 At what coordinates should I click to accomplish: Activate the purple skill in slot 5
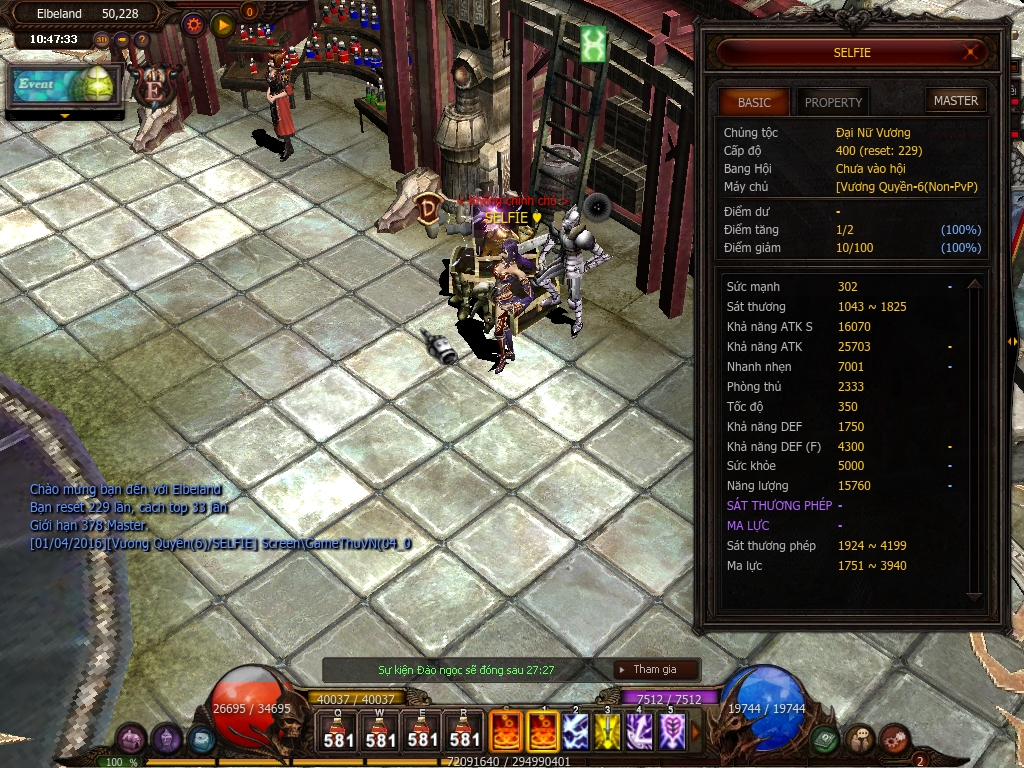tap(673, 731)
